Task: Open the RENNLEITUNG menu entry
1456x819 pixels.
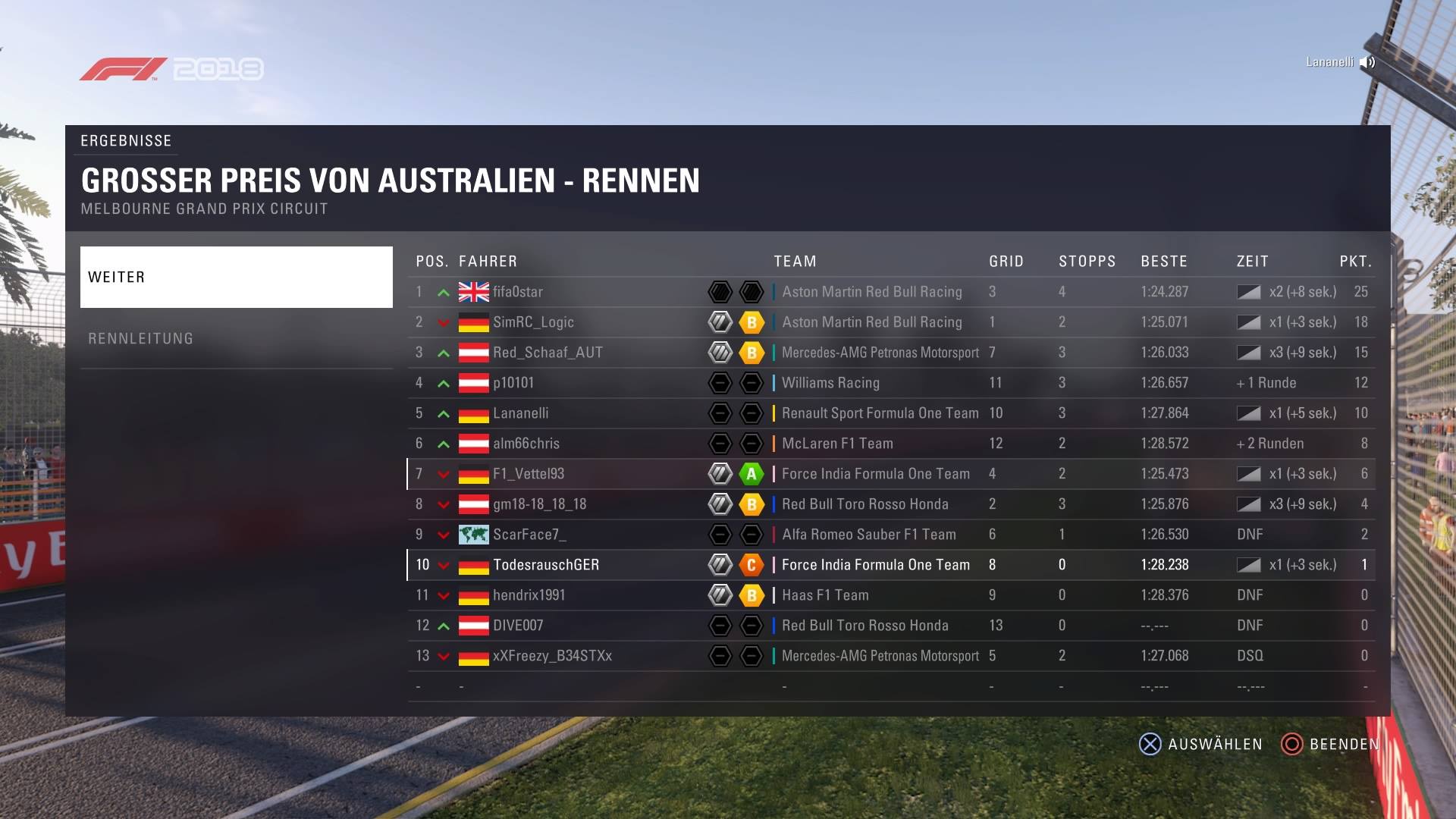Action: [236, 338]
